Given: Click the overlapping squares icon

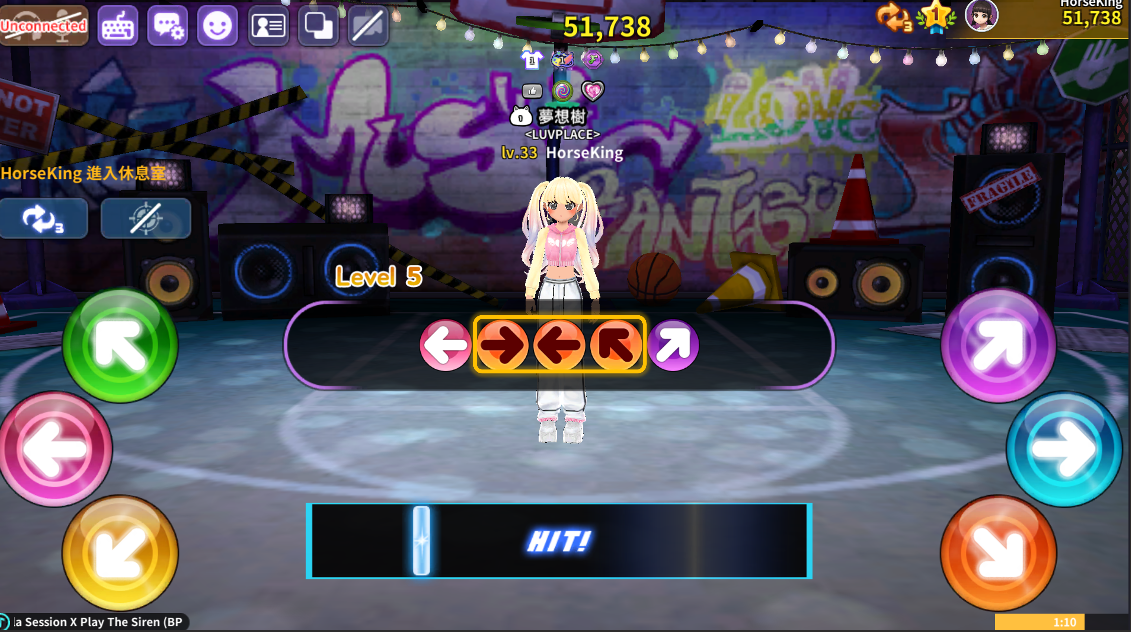Looking at the screenshot, I should [x=318, y=26].
